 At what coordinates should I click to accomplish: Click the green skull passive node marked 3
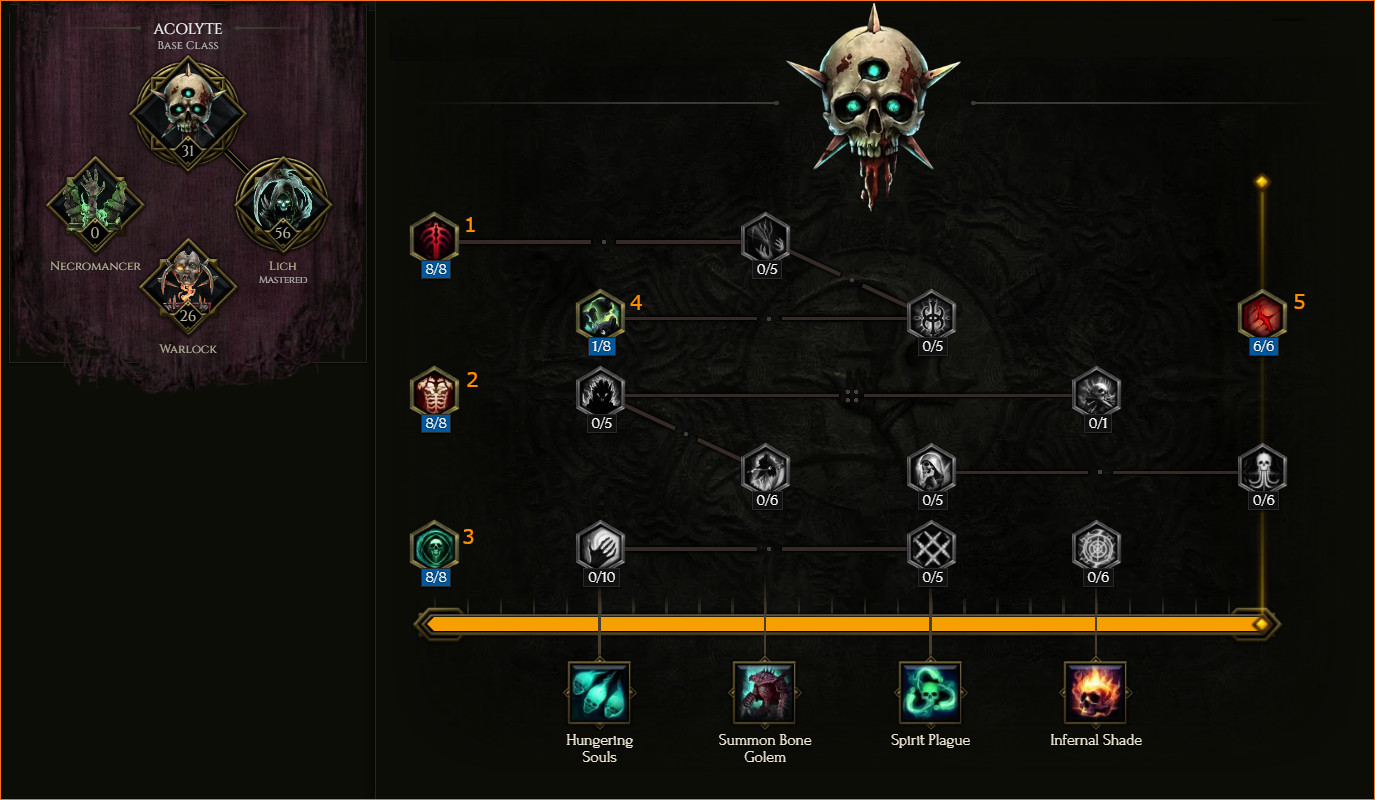pyautogui.click(x=434, y=546)
